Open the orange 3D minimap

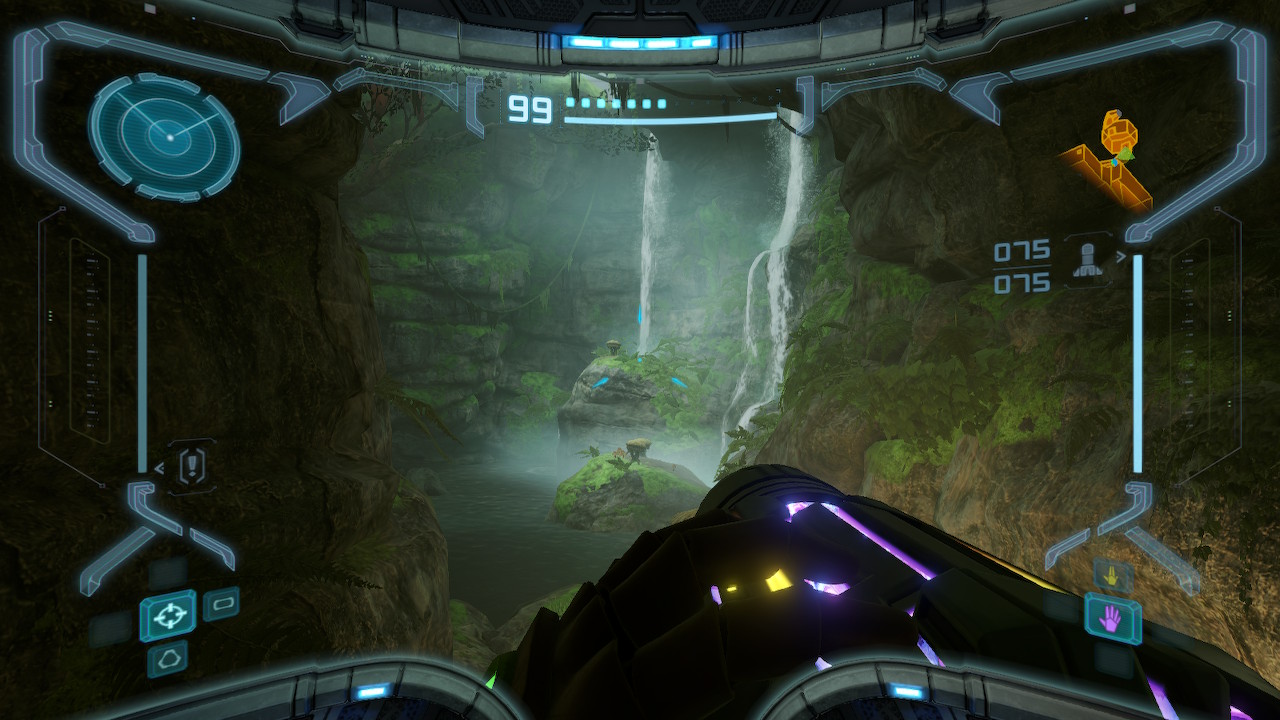(1108, 164)
